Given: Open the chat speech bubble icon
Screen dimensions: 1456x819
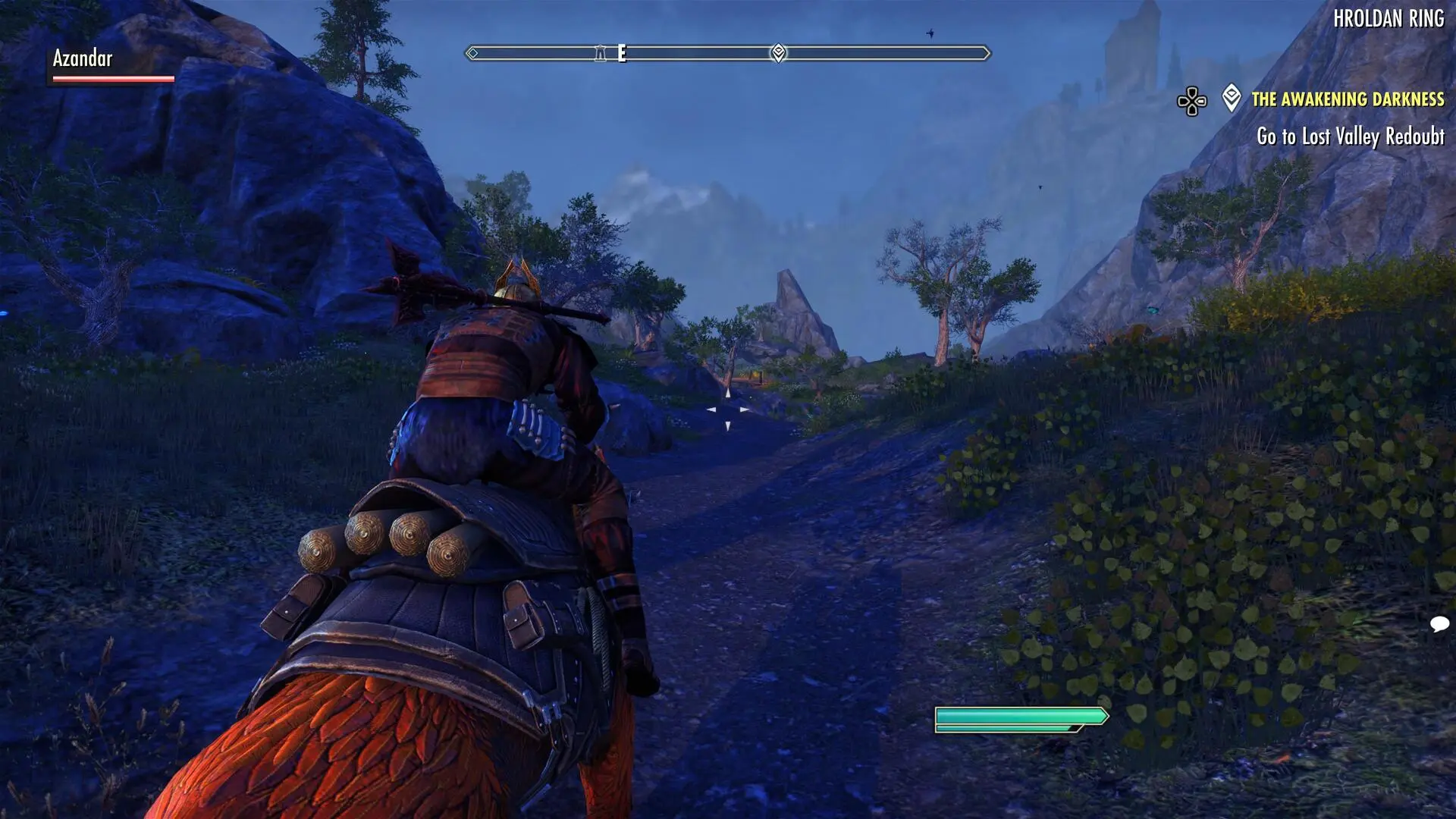Looking at the screenshot, I should (x=1439, y=624).
